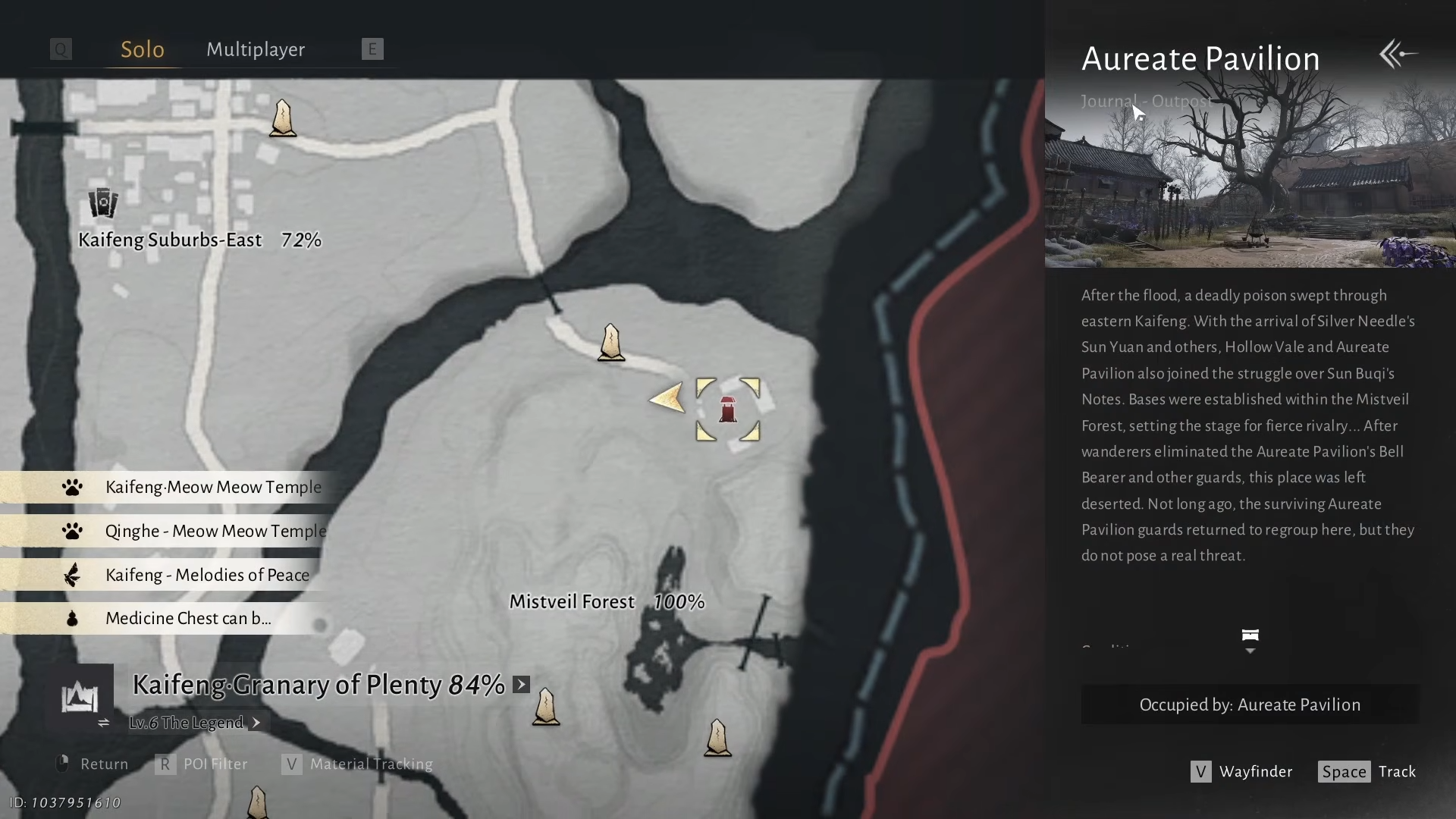This screenshot has width=1456, height=819.
Task: Click the Kaifeng Suburbs-East banner icon
Action: click(103, 203)
